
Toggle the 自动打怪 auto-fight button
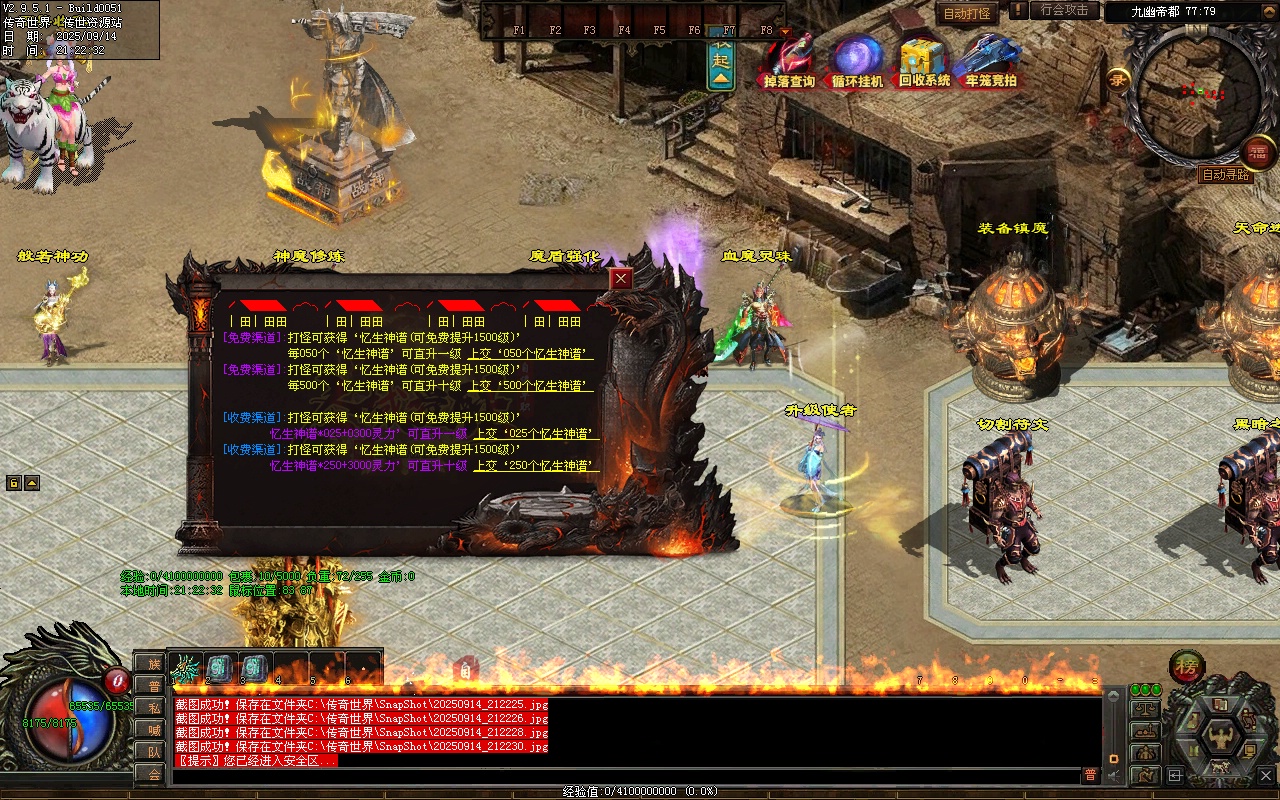(967, 13)
